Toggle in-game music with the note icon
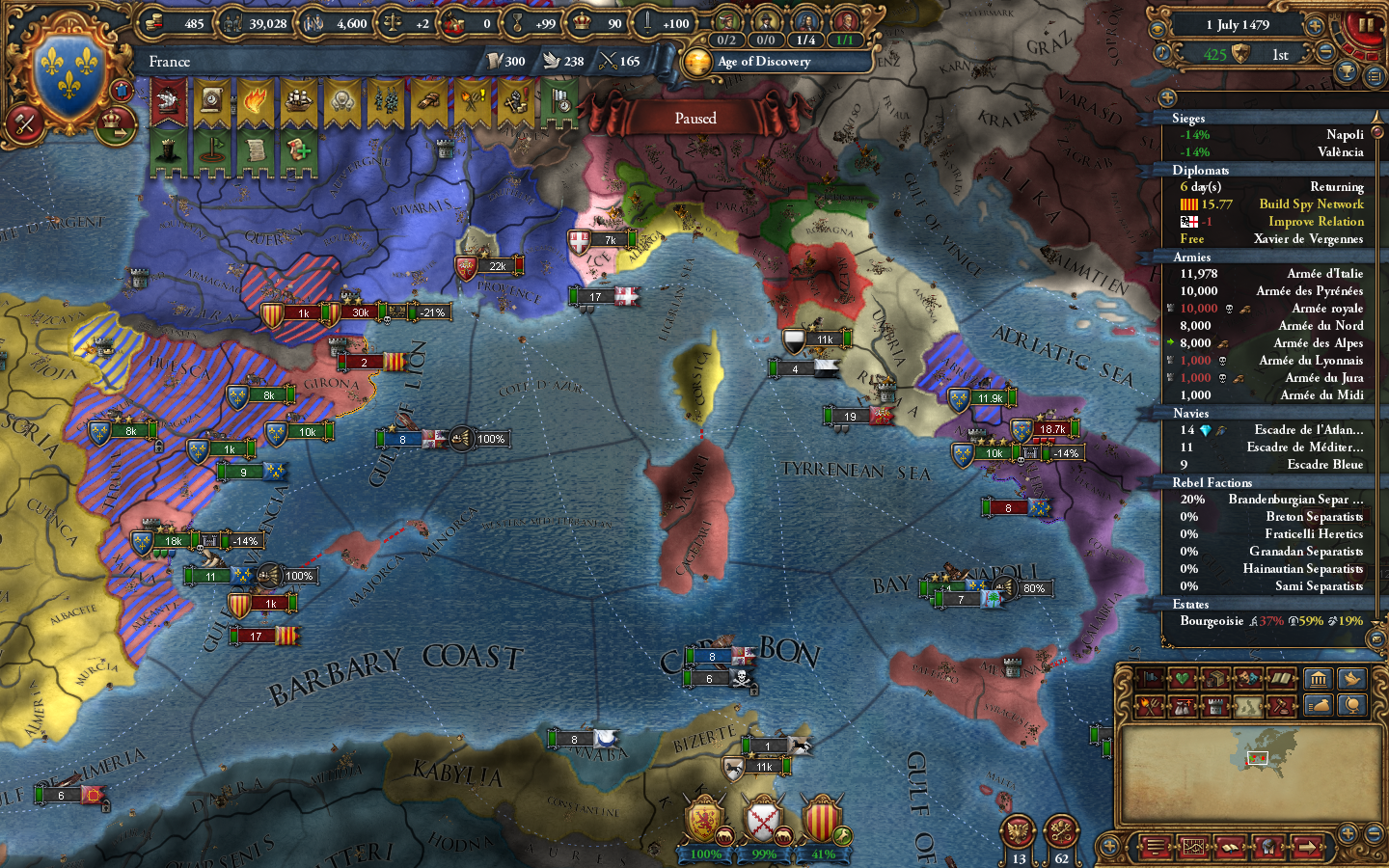 tap(1162, 51)
